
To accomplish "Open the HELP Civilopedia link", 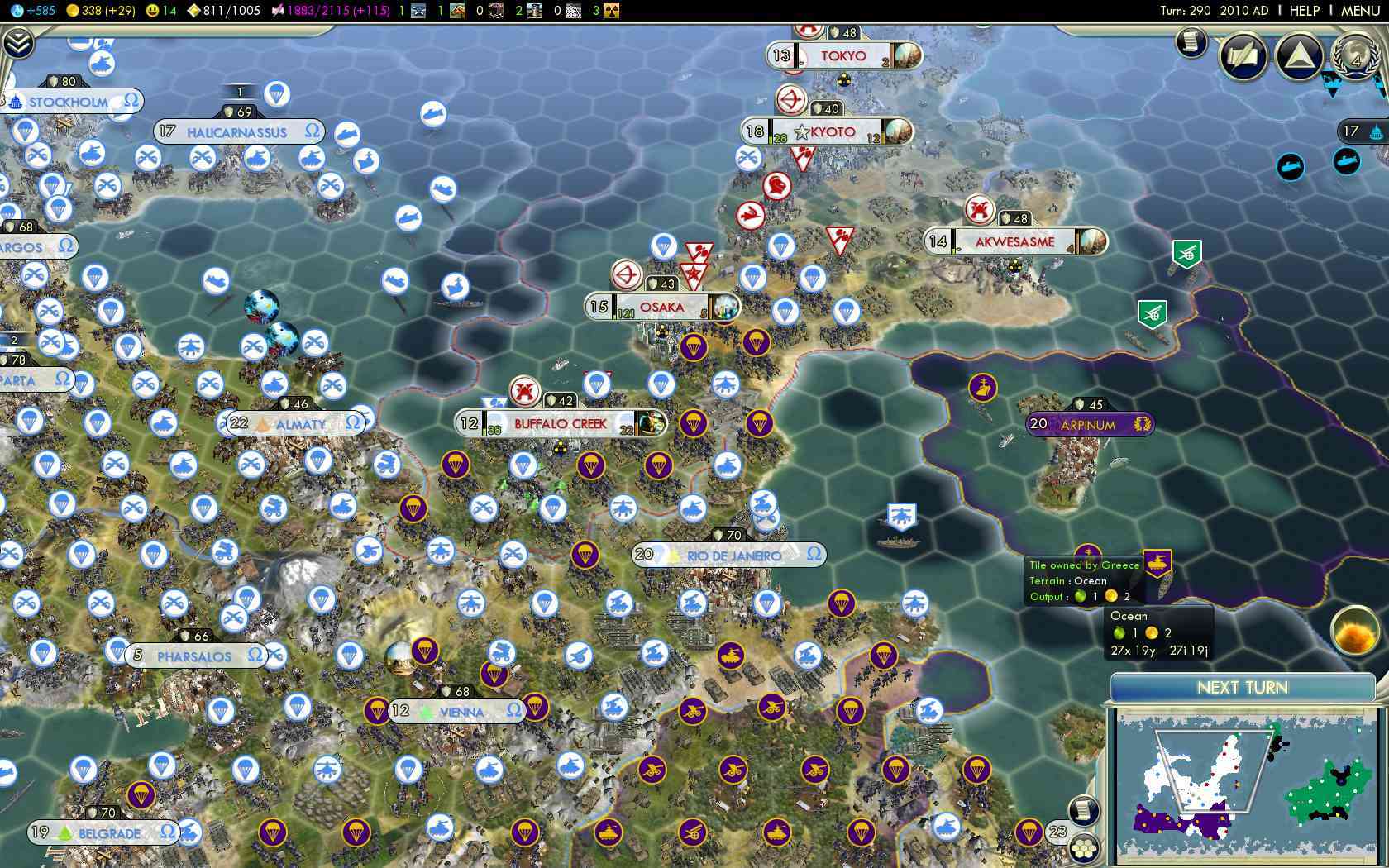I will point(1305,11).
